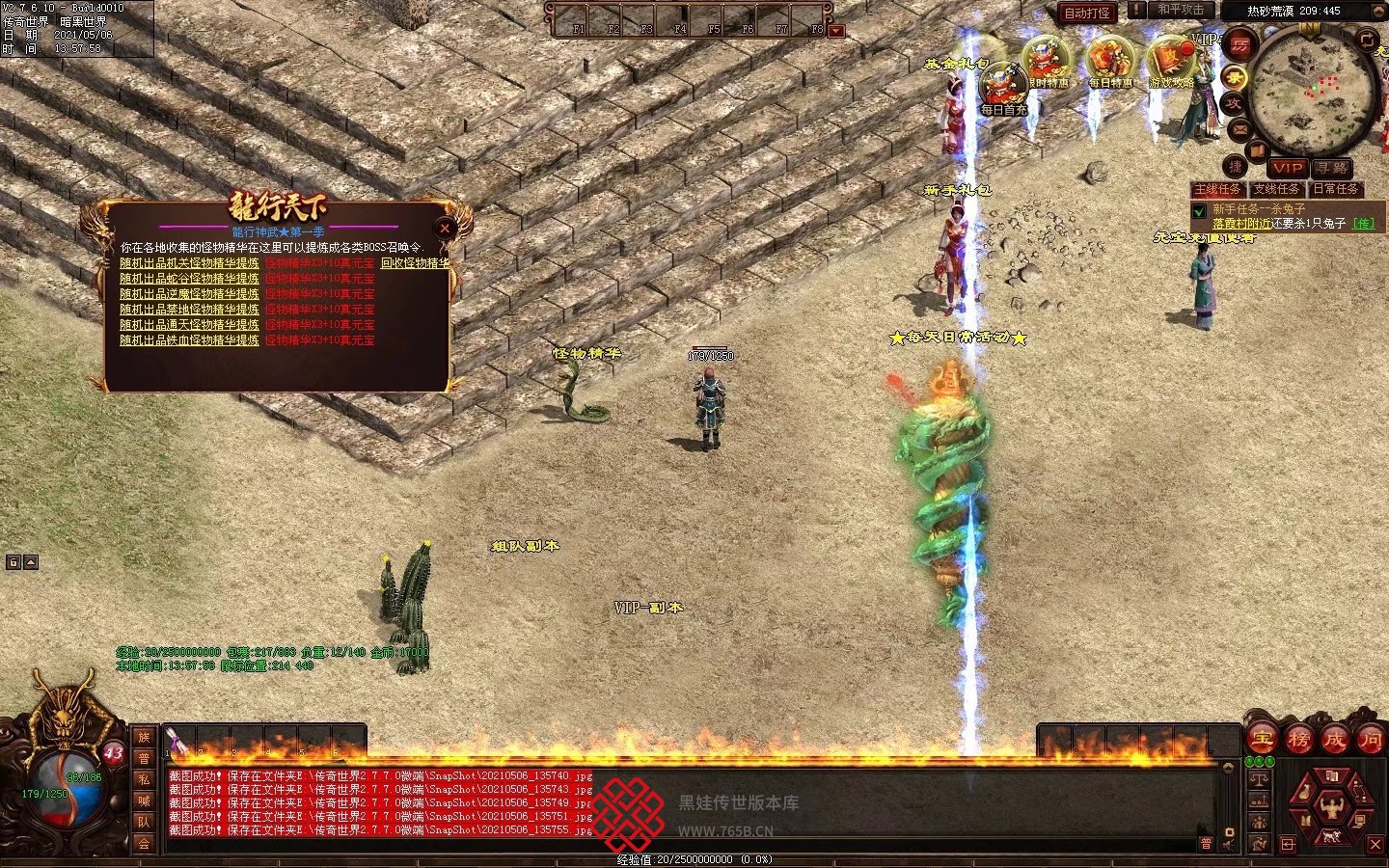Click the circular minimap

[x=1312, y=92]
